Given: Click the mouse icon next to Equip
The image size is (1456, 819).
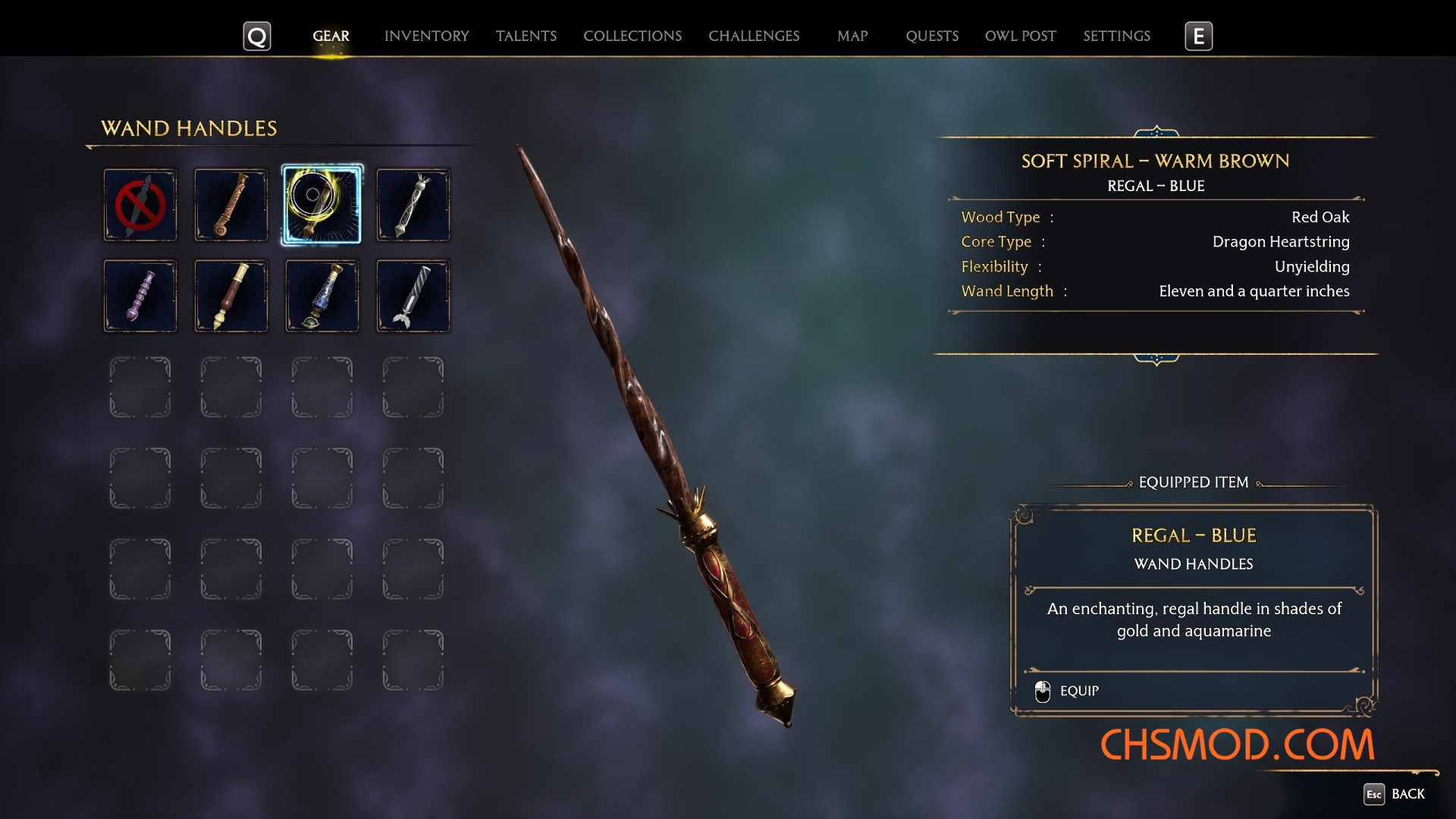Looking at the screenshot, I should (1041, 691).
